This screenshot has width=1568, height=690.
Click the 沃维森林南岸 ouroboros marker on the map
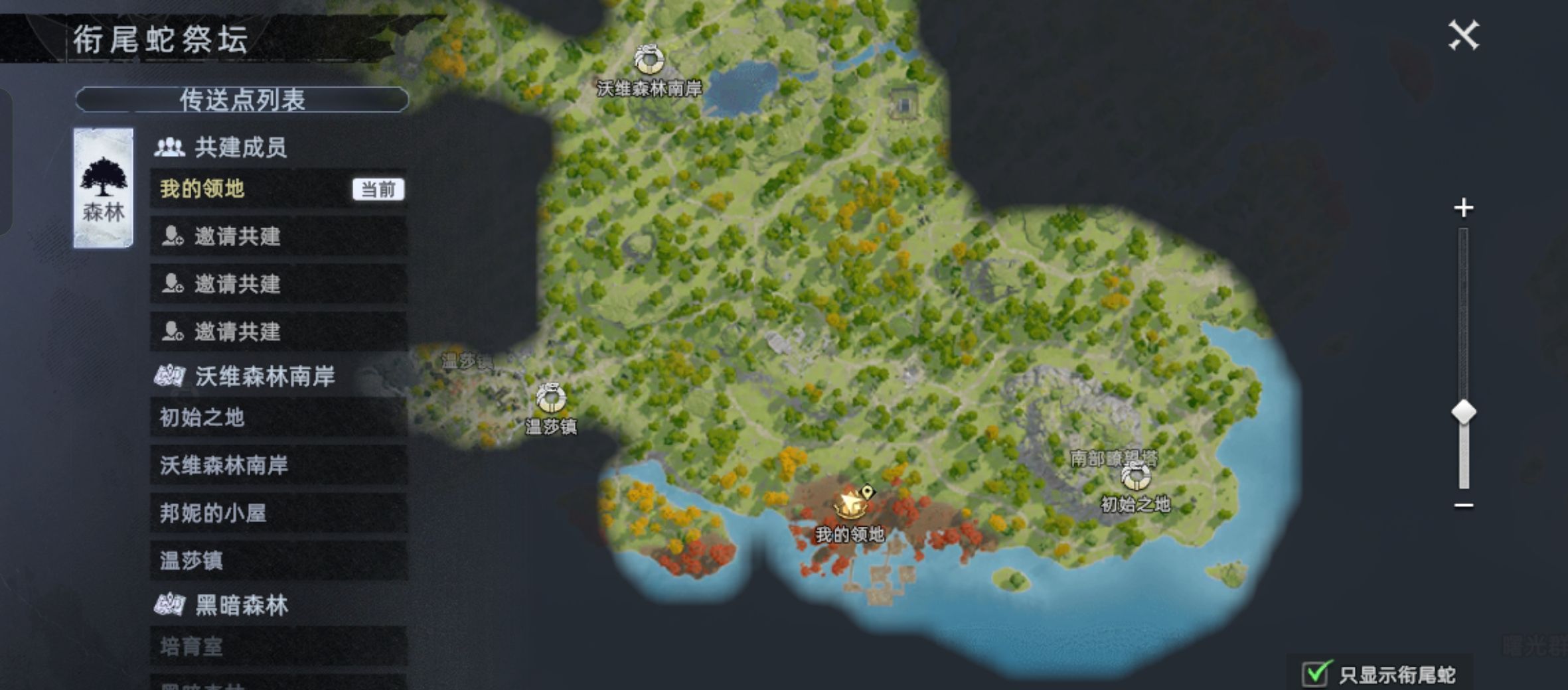pos(649,60)
